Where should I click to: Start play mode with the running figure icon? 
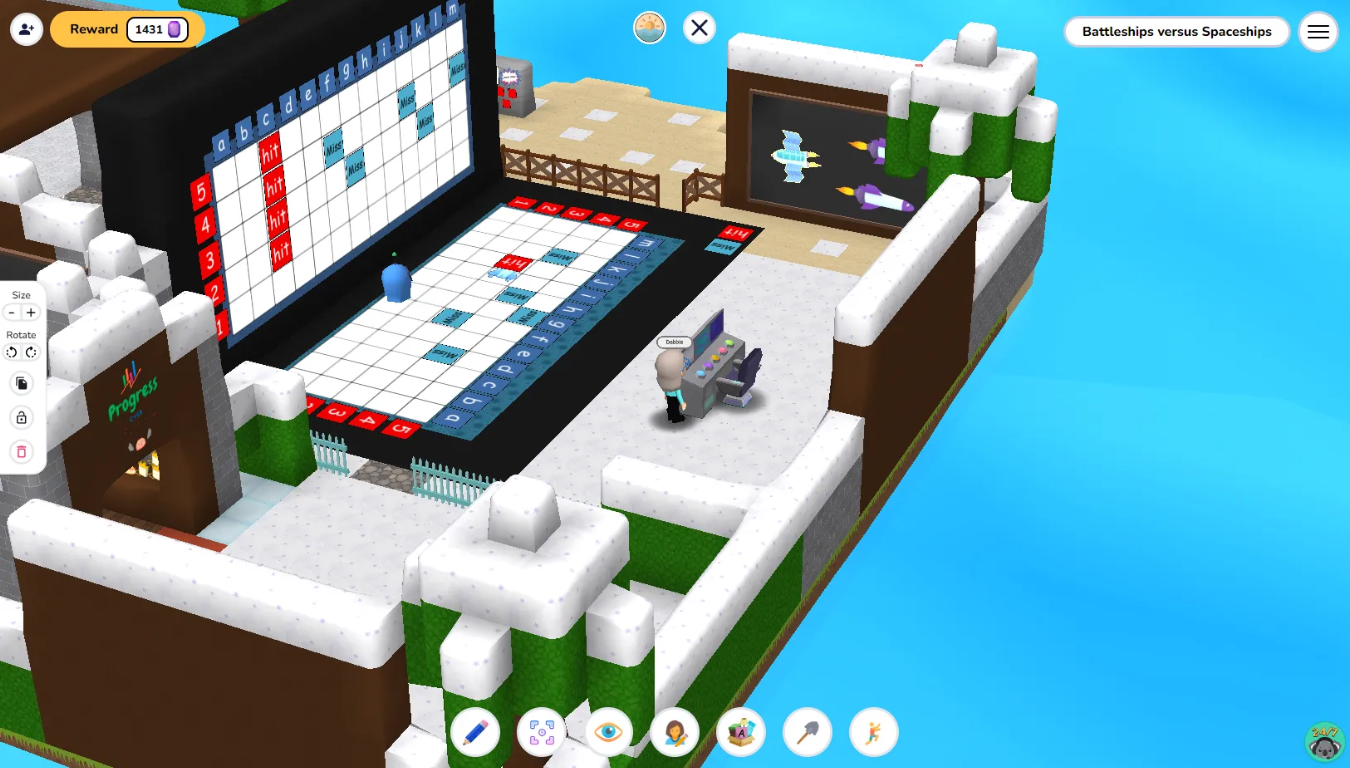tap(873, 732)
